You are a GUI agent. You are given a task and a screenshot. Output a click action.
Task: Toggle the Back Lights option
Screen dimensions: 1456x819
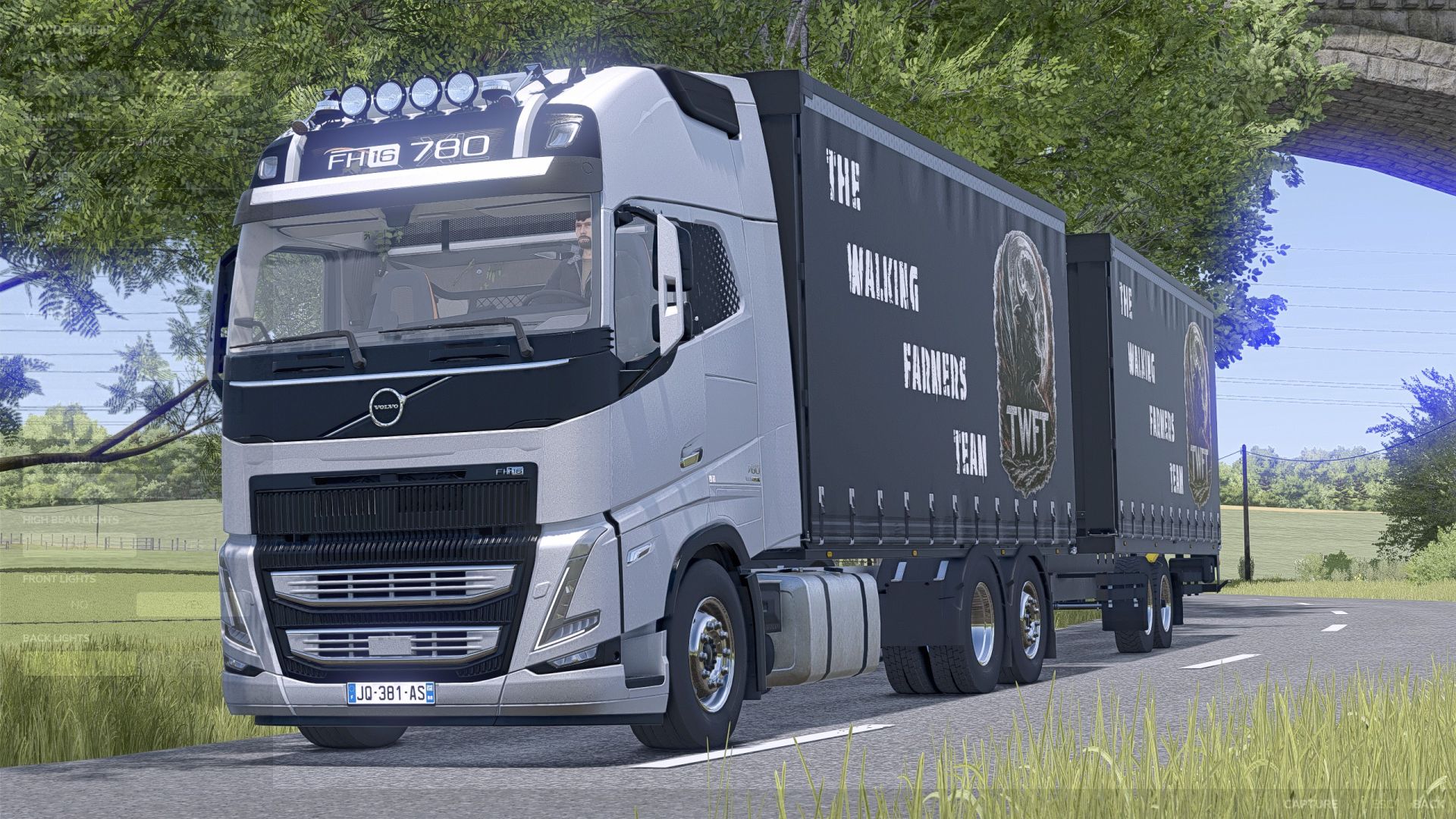[x=79, y=664]
